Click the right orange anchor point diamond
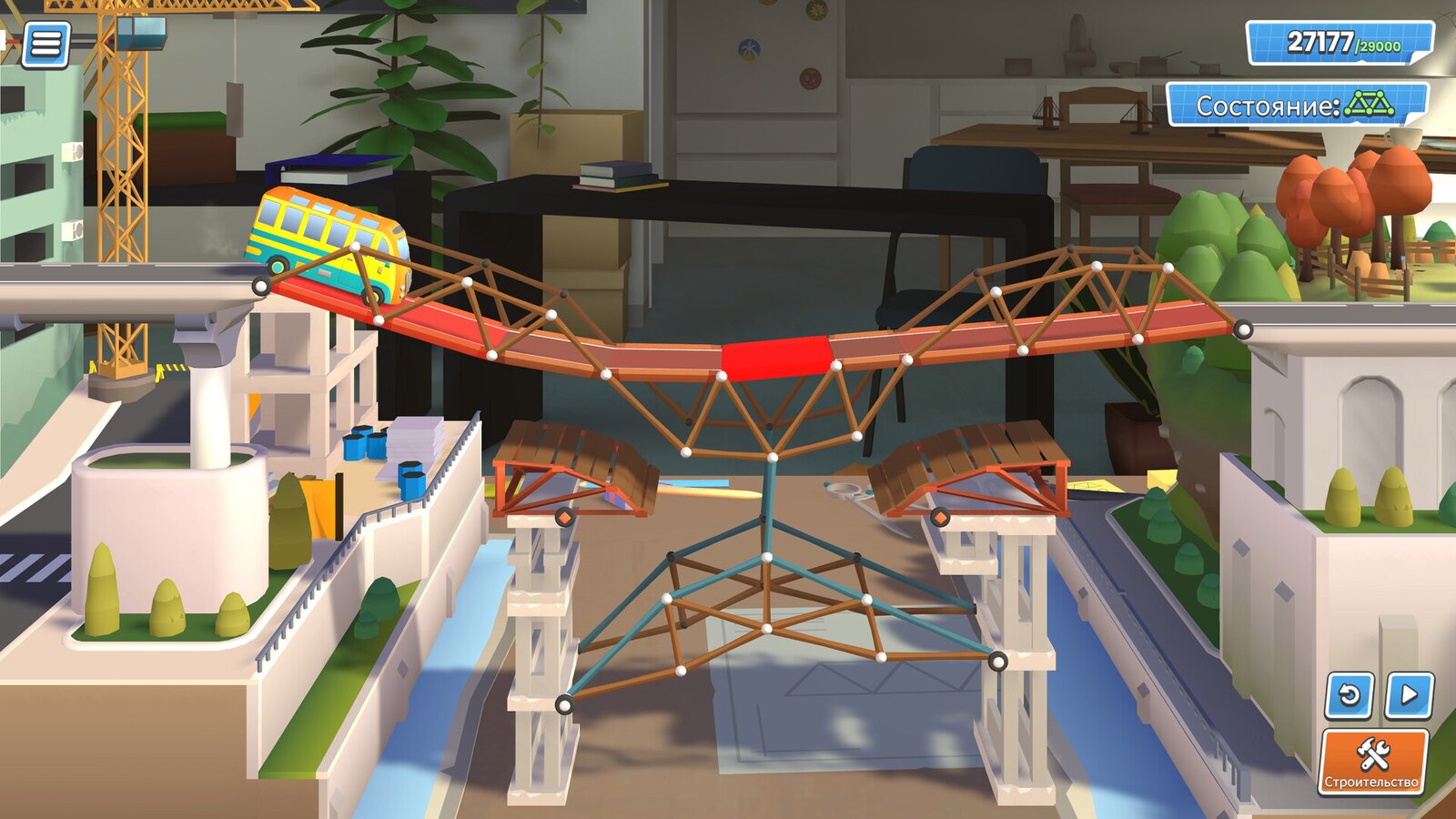 tap(941, 516)
